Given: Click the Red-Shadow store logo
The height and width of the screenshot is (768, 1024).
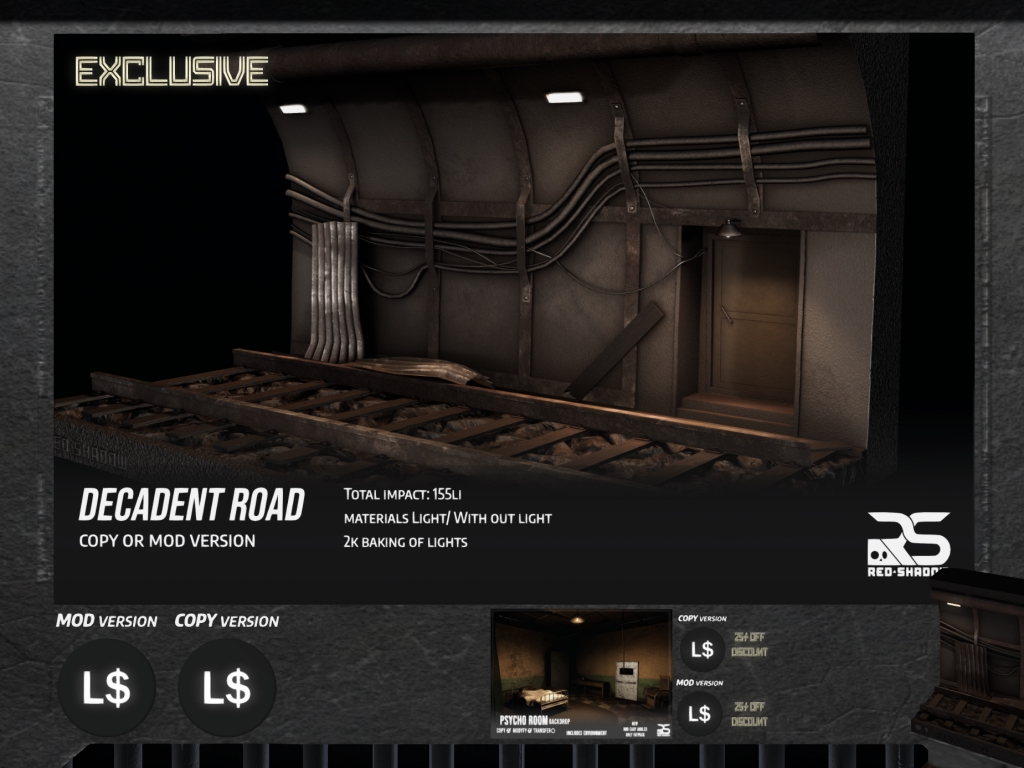Looking at the screenshot, I should (x=907, y=545).
